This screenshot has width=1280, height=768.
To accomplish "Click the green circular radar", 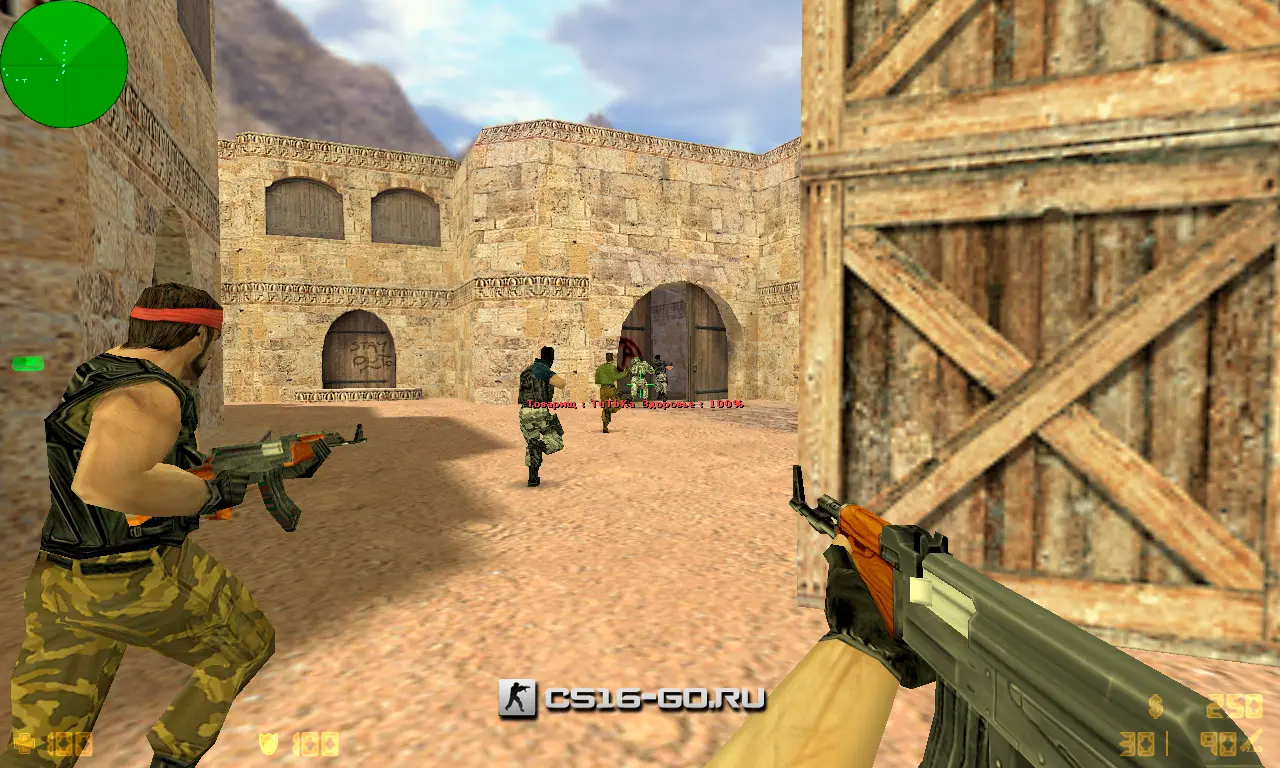I will coord(64,64).
